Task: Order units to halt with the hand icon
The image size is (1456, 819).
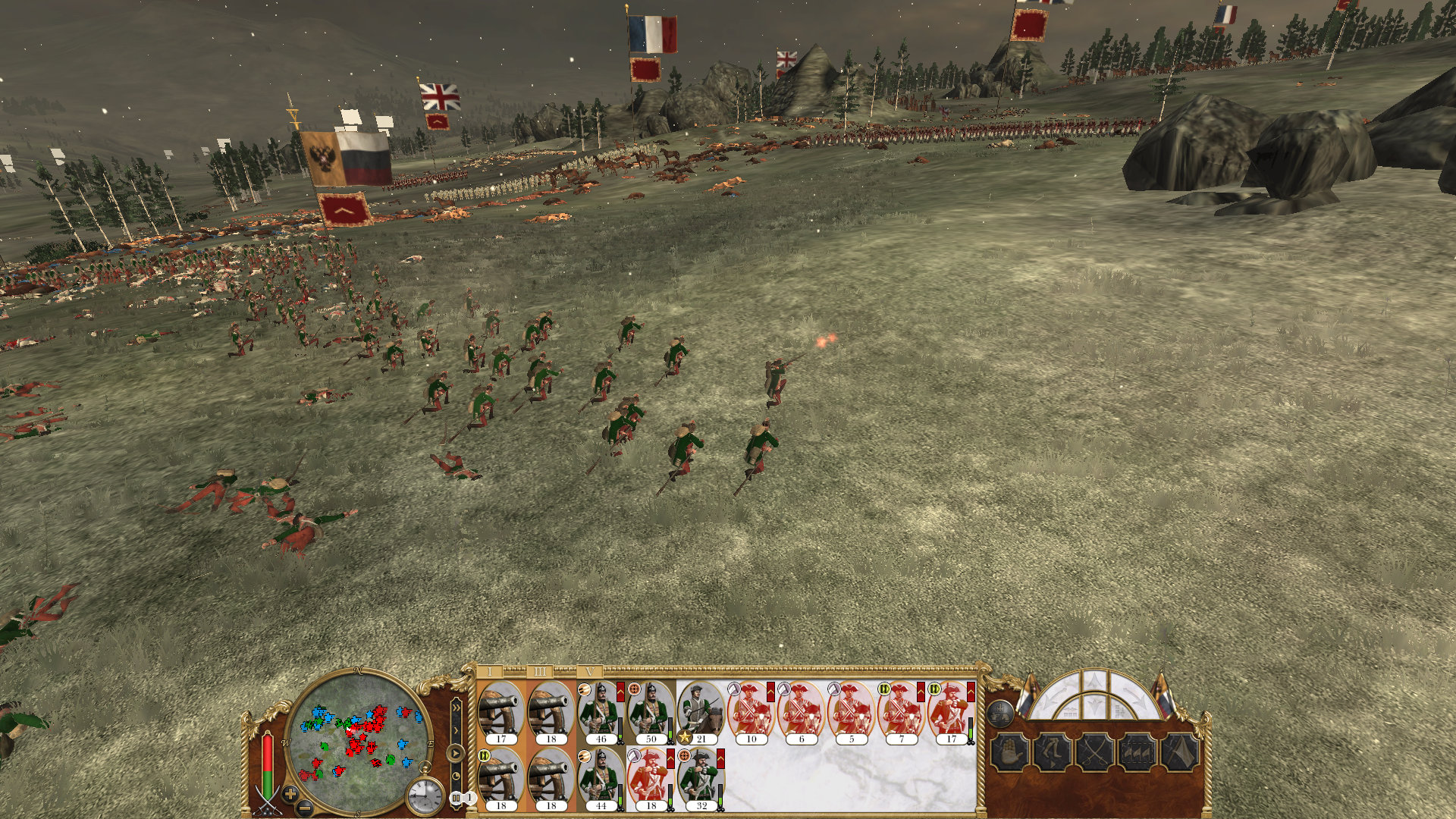Action: pyautogui.click(x=1009, y=753)
